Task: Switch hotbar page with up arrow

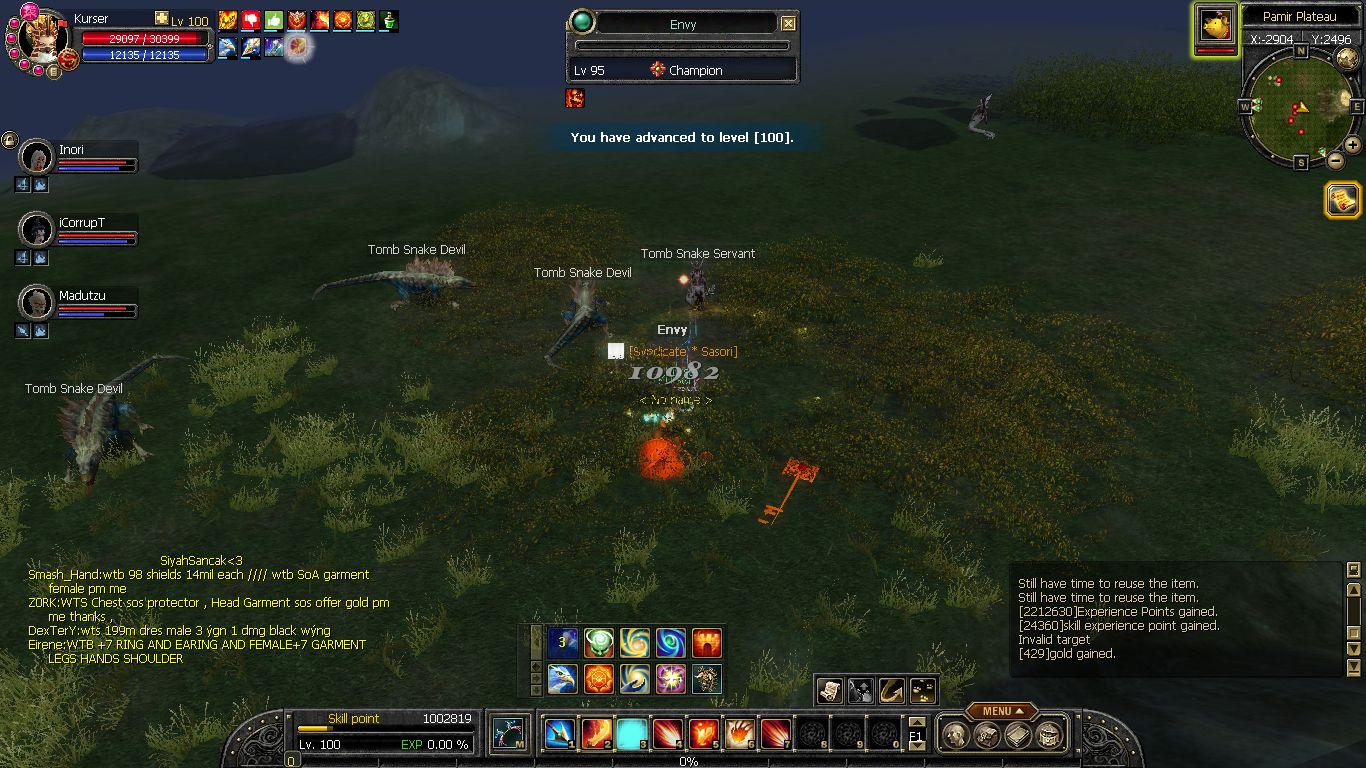Action: (916, 722)
